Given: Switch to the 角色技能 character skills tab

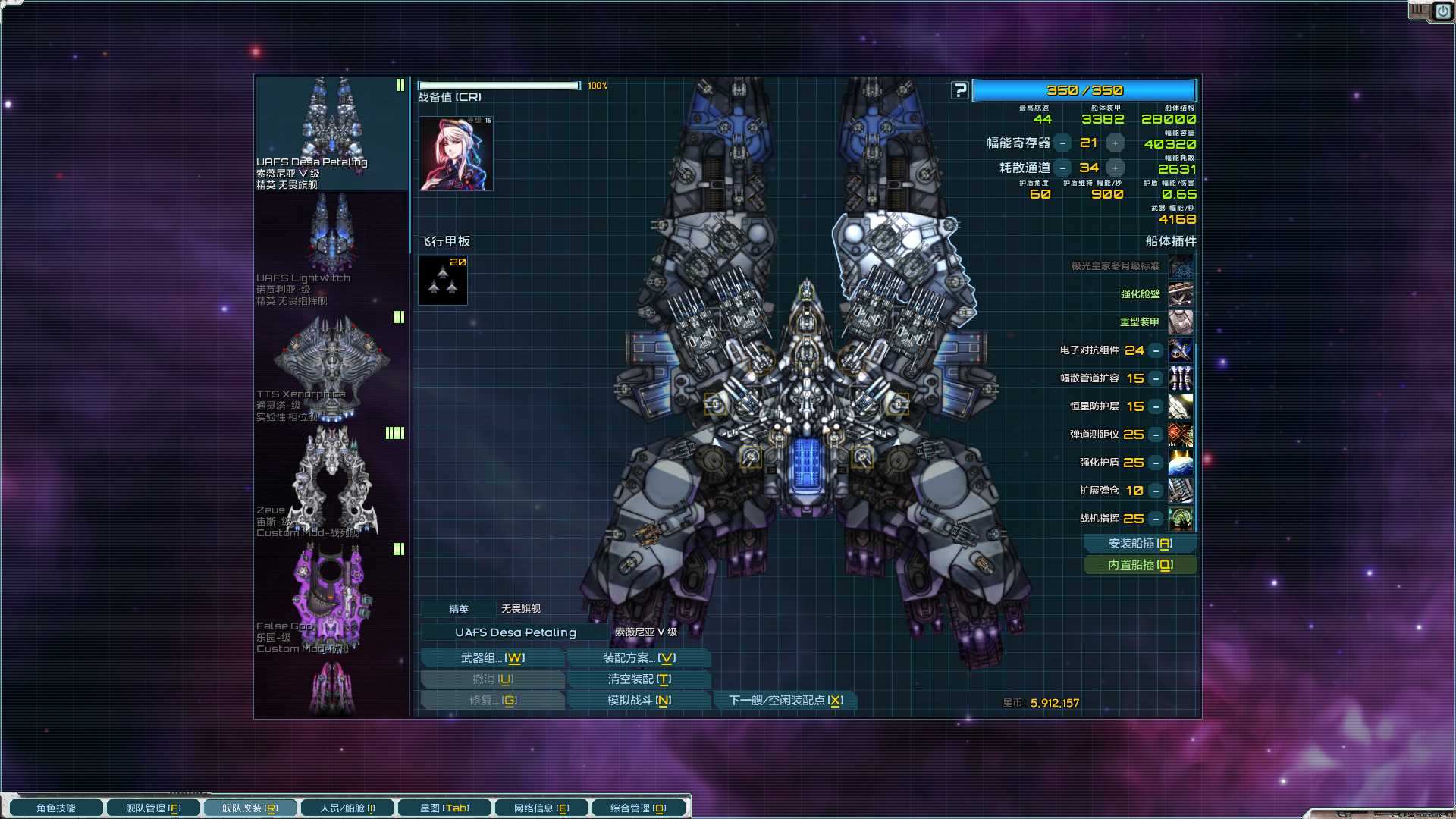Looking at the screenshot, I should 56,808.
